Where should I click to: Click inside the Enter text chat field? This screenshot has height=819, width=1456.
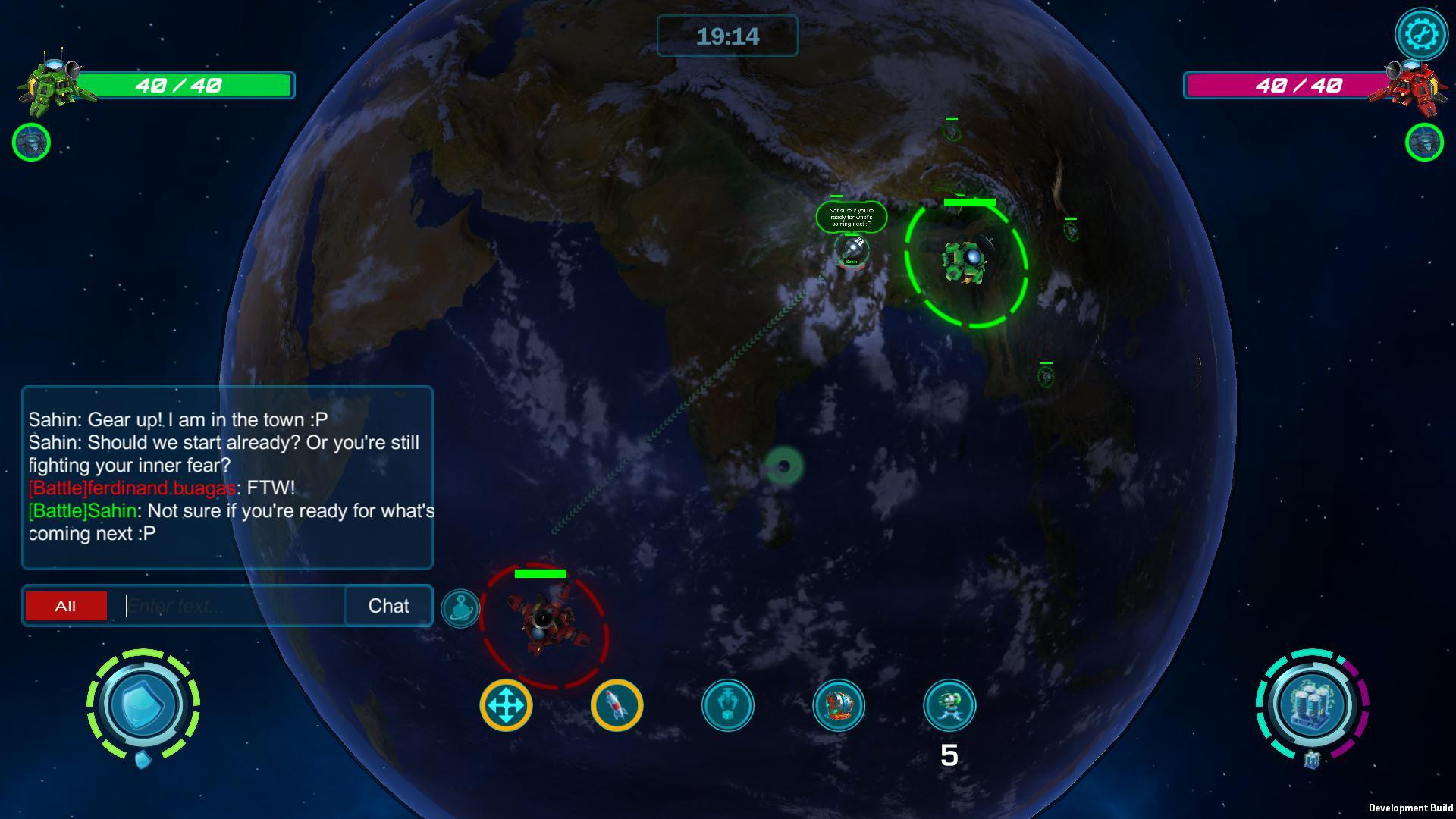point(227,605)
